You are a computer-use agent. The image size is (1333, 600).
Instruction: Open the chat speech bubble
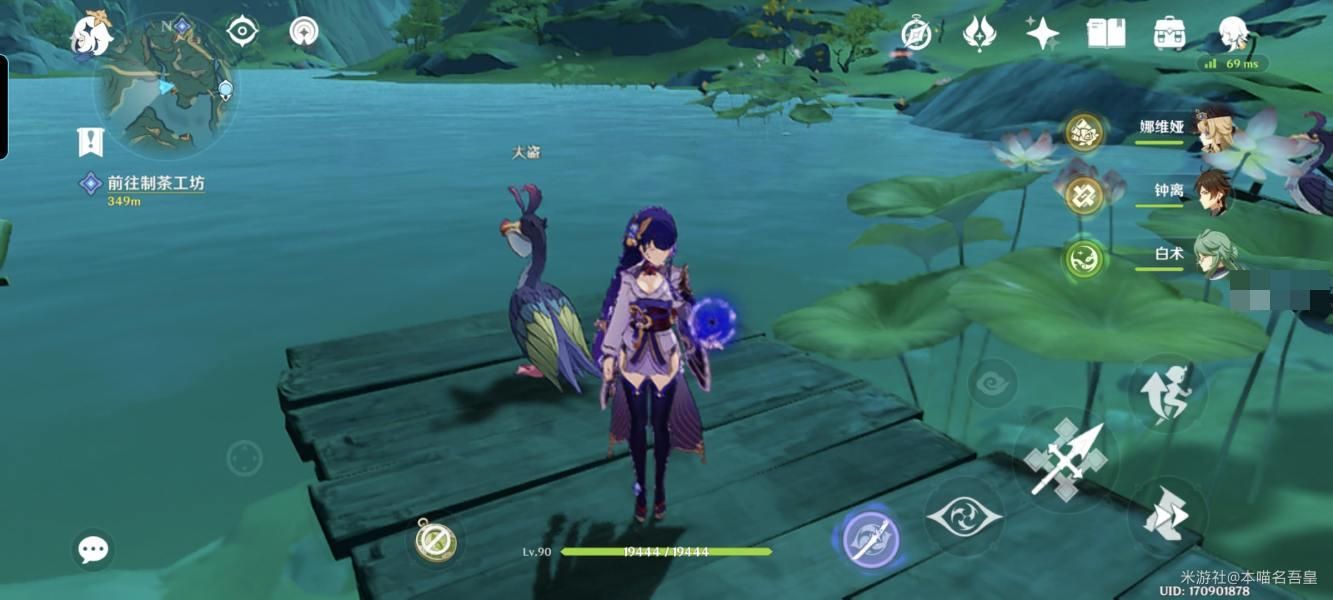point(94,549)
